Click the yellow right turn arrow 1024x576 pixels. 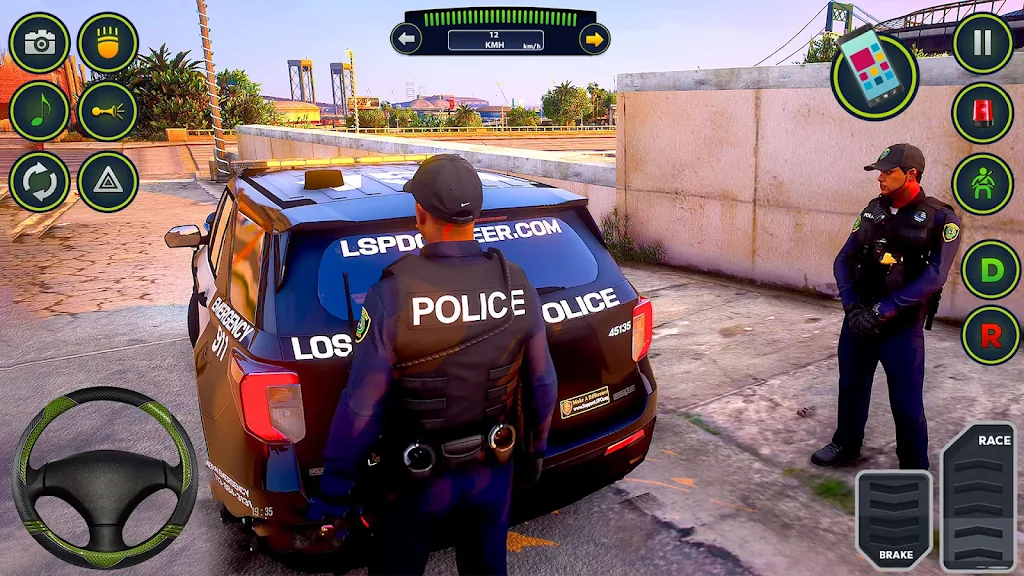pyautogui.click(x=594, y=39)
